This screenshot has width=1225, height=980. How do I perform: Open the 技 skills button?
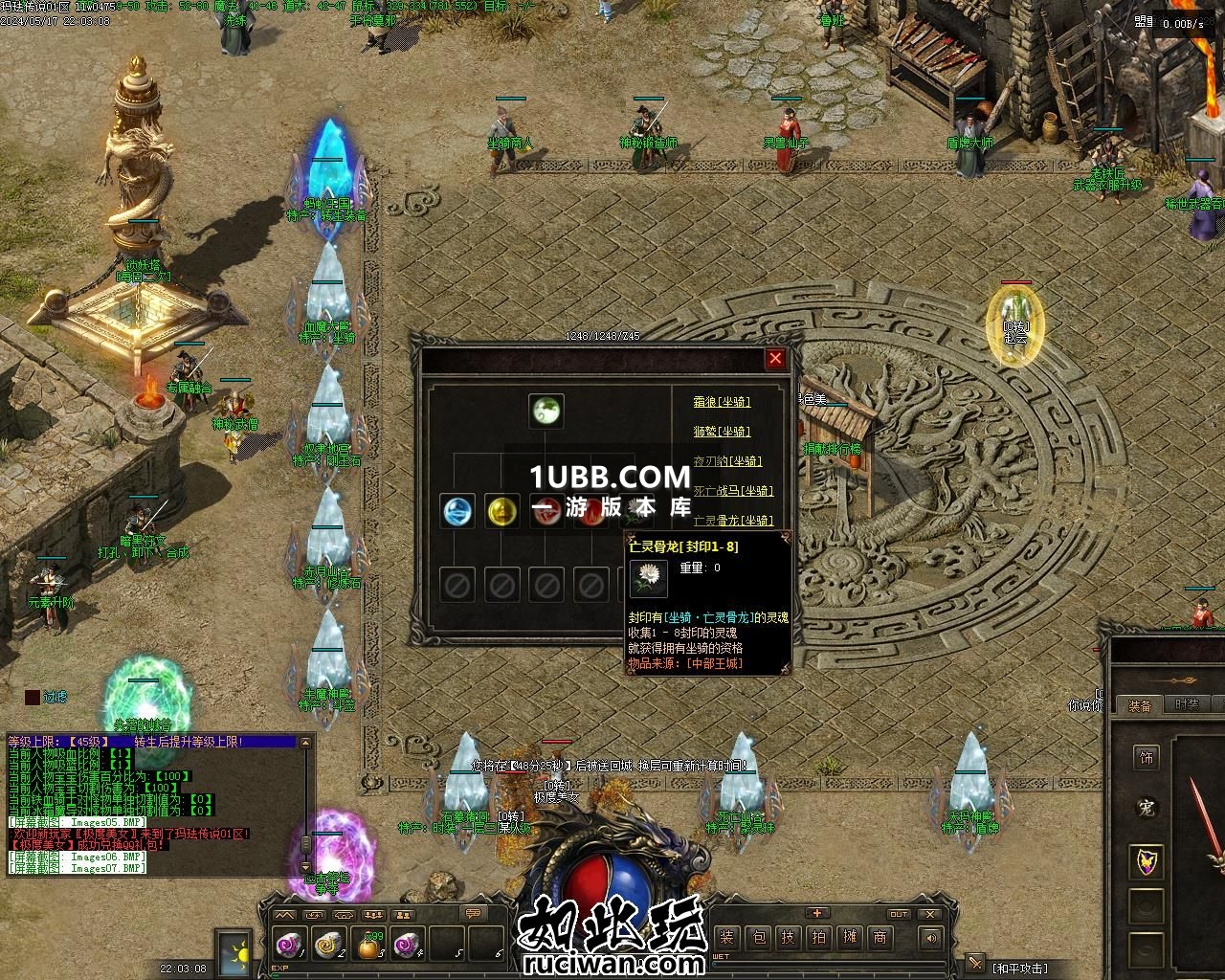pos(788,937)
